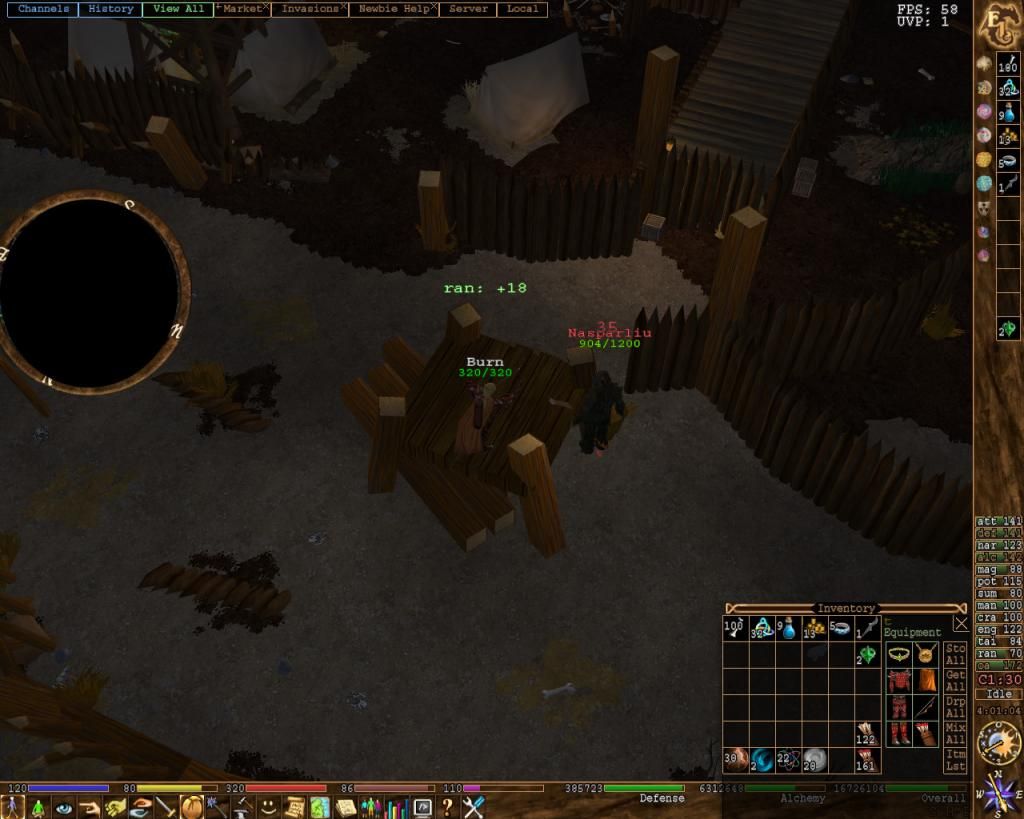Click the Get All button
This screenshot has height=819, width=1024.
[x=955, y=682]
